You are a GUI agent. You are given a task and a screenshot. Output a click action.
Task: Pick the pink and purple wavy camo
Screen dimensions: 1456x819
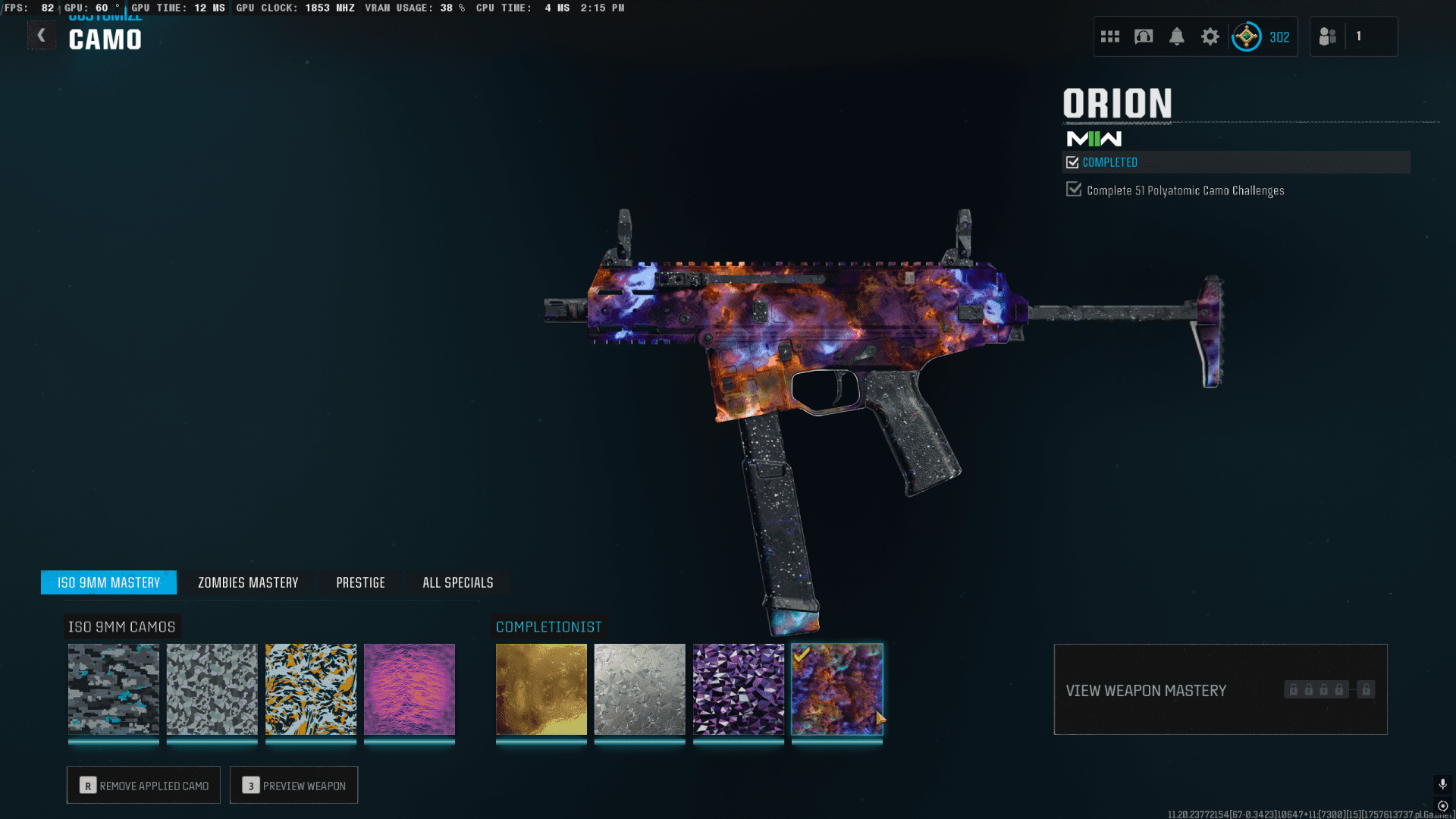(409, 689)
